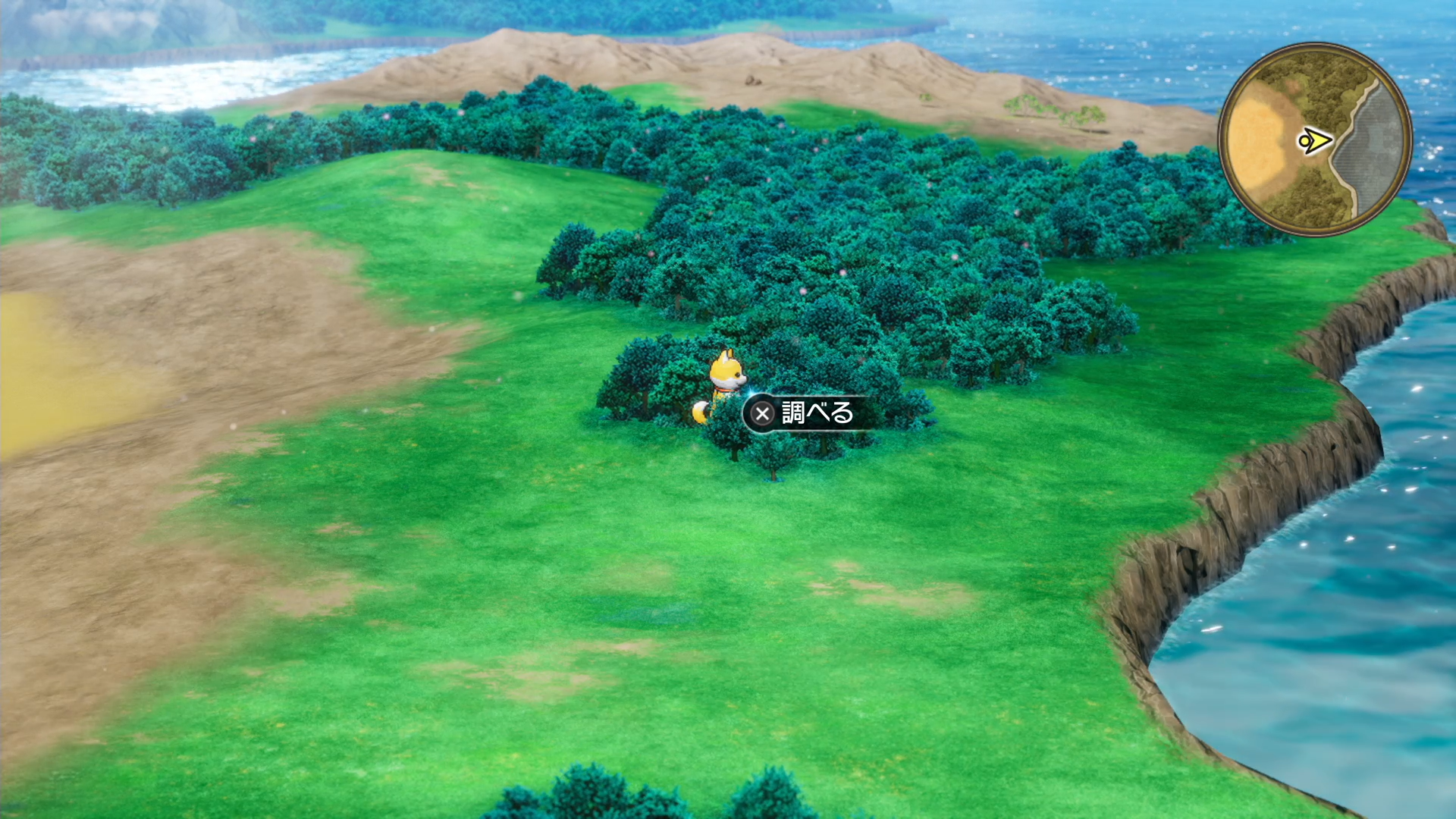The image size is (1456, 819).
Task: Select the 調べる examine prompt
Action: coord(804,413)
